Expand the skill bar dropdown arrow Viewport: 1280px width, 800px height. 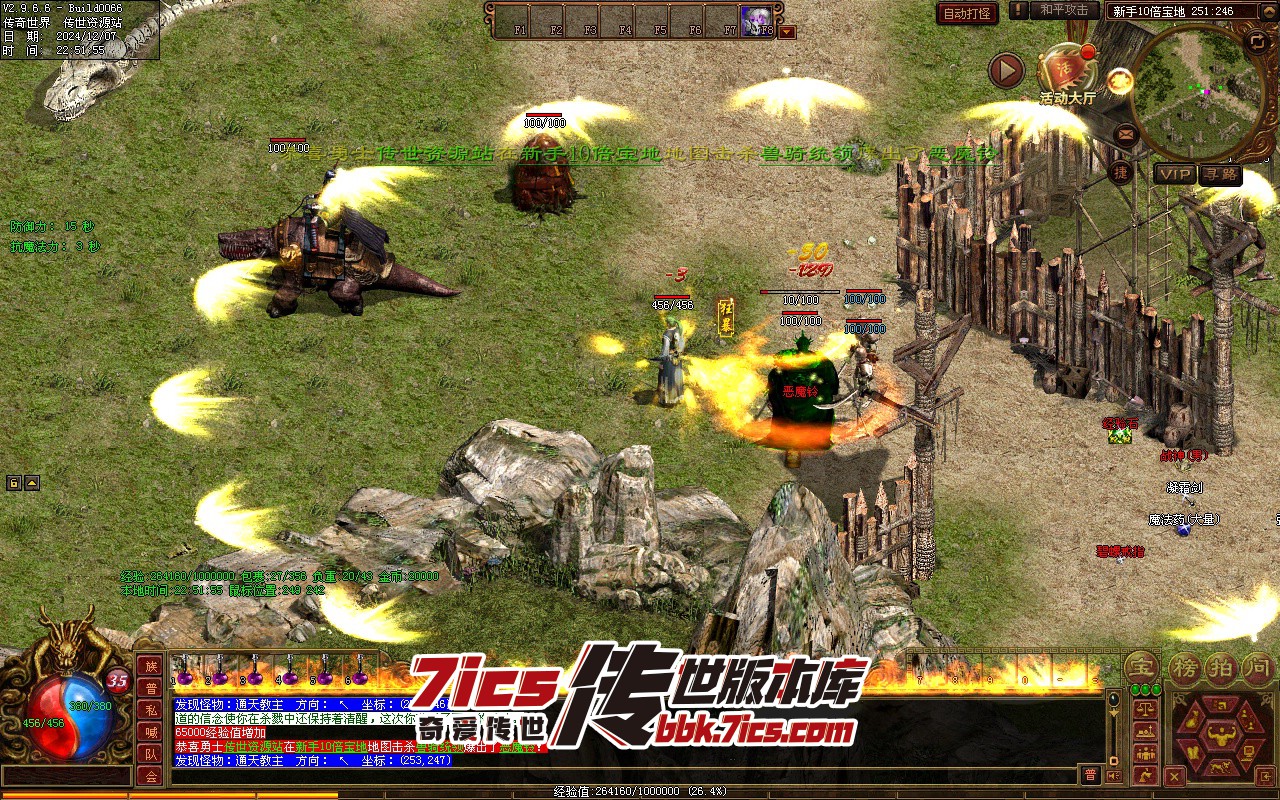pos(787,31)
